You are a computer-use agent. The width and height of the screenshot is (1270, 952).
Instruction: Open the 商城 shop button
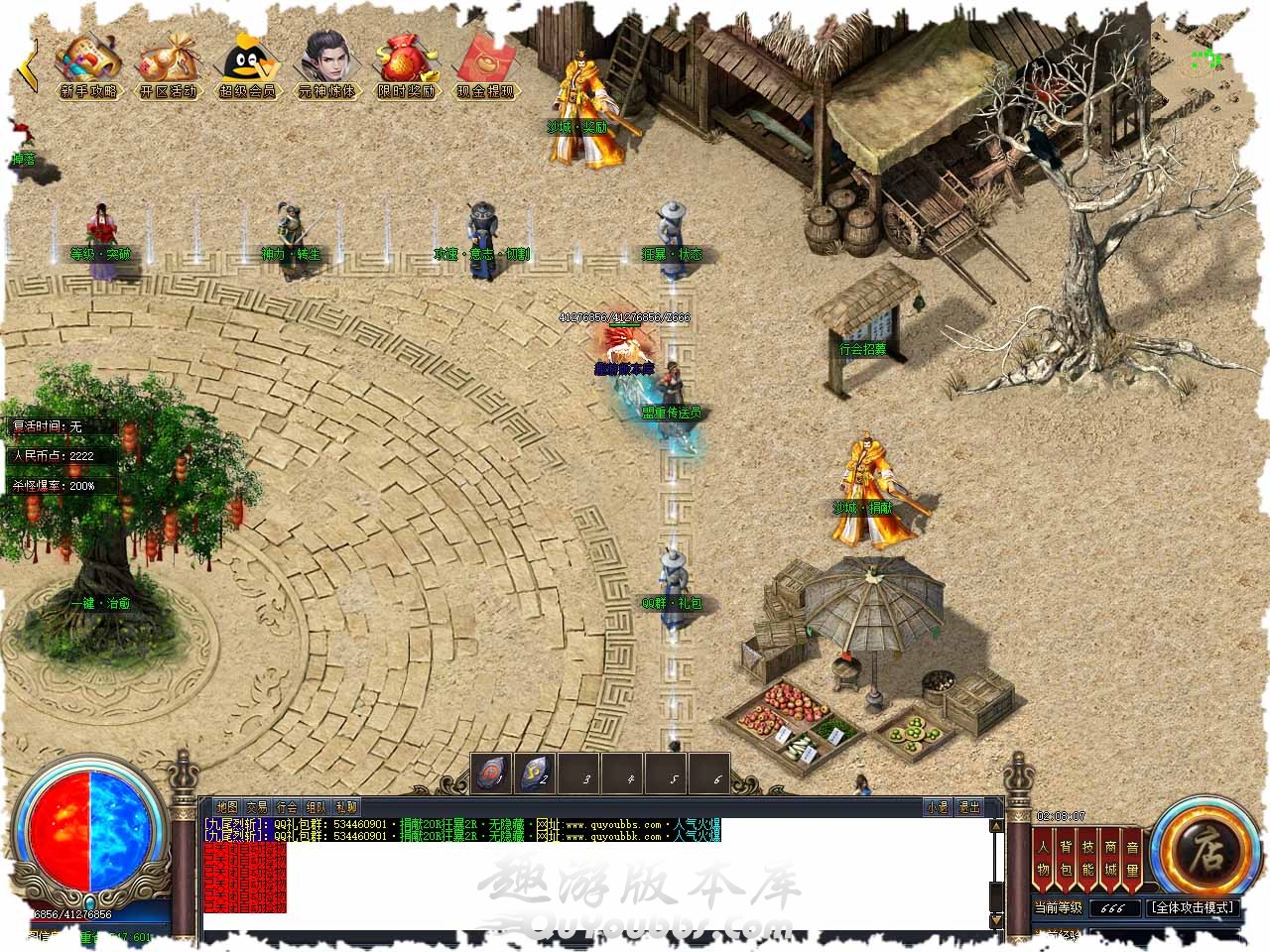tap(1110, 859)
